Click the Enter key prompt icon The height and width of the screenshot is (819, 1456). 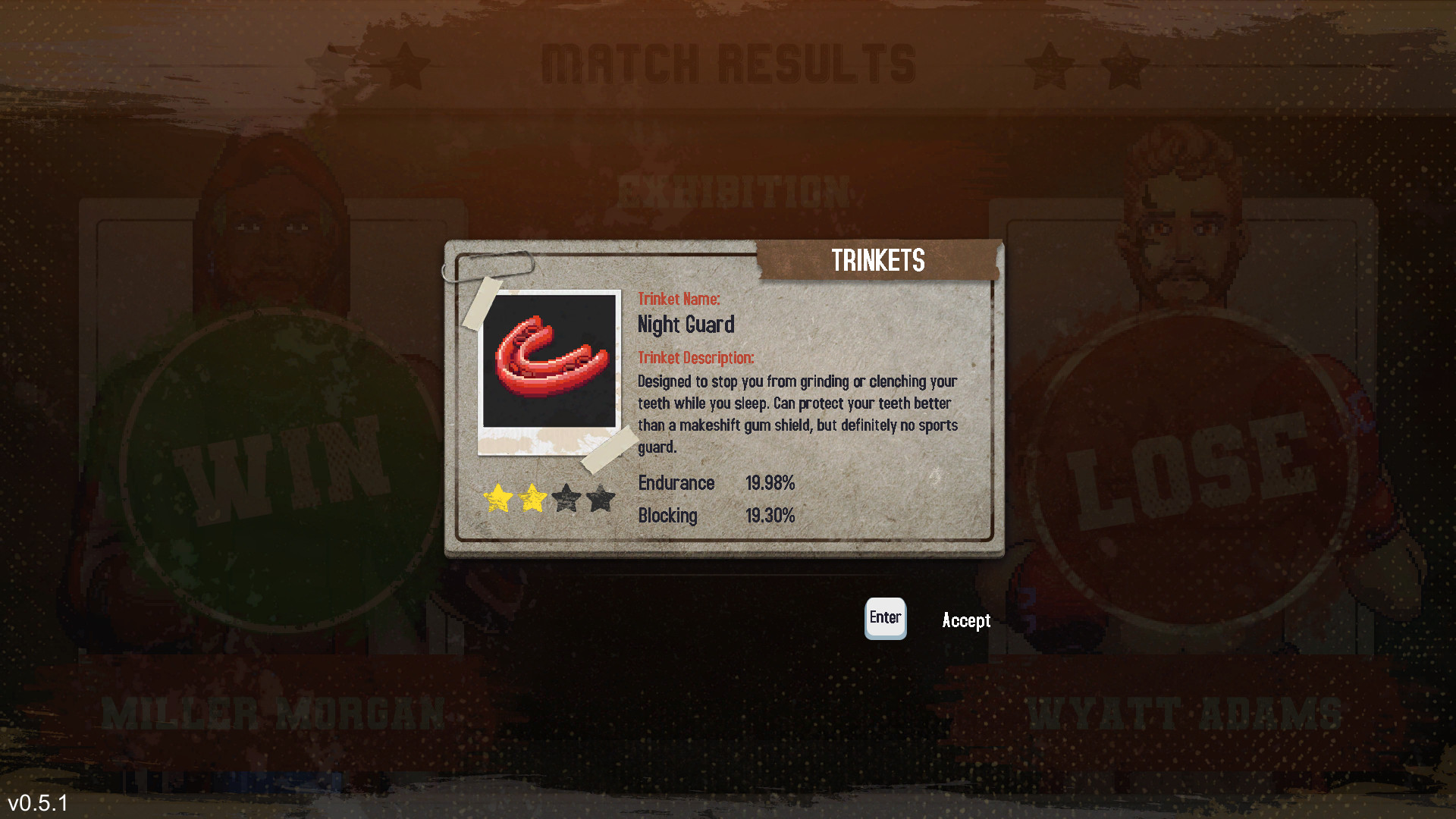[x=885, y=619]
